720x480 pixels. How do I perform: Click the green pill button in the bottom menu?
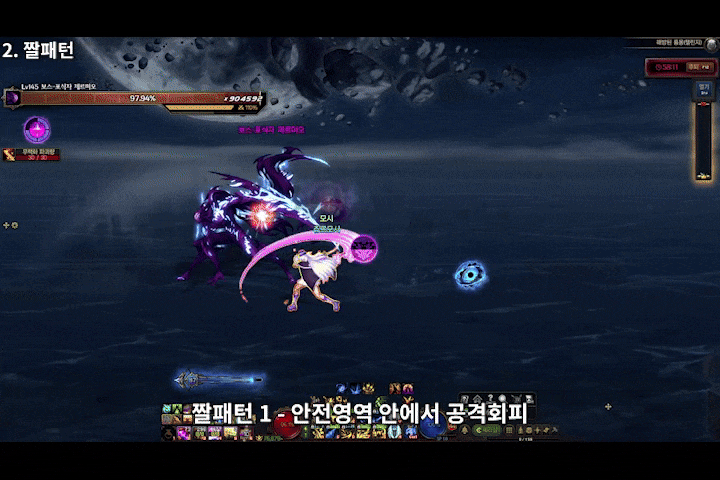488,431
